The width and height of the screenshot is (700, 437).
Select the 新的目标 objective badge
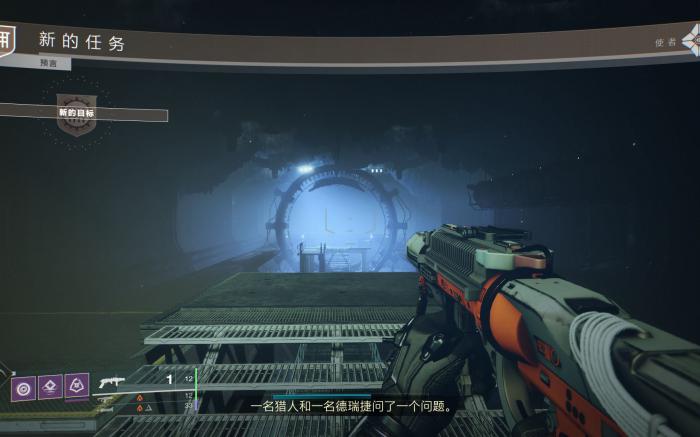(77, 112)
